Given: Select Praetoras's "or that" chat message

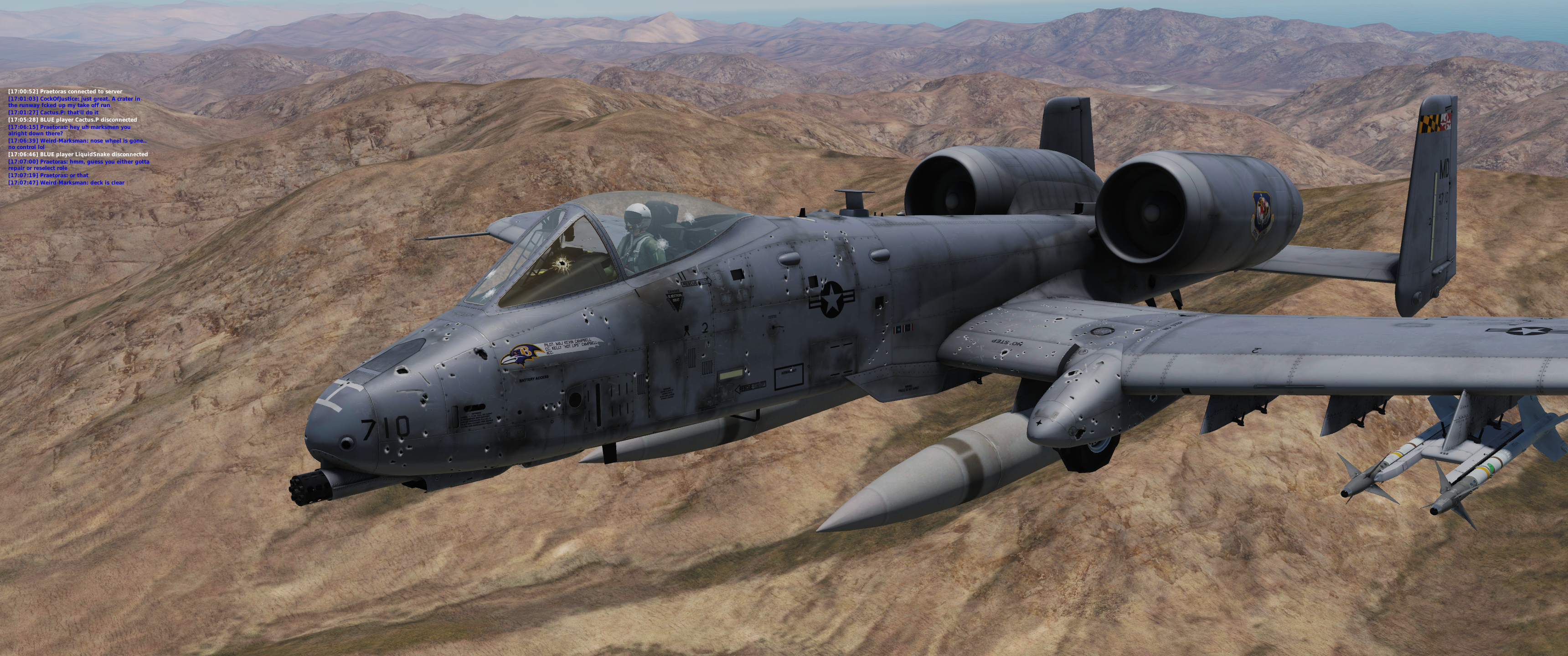Looking at the screenshot, I should [48, 175].
